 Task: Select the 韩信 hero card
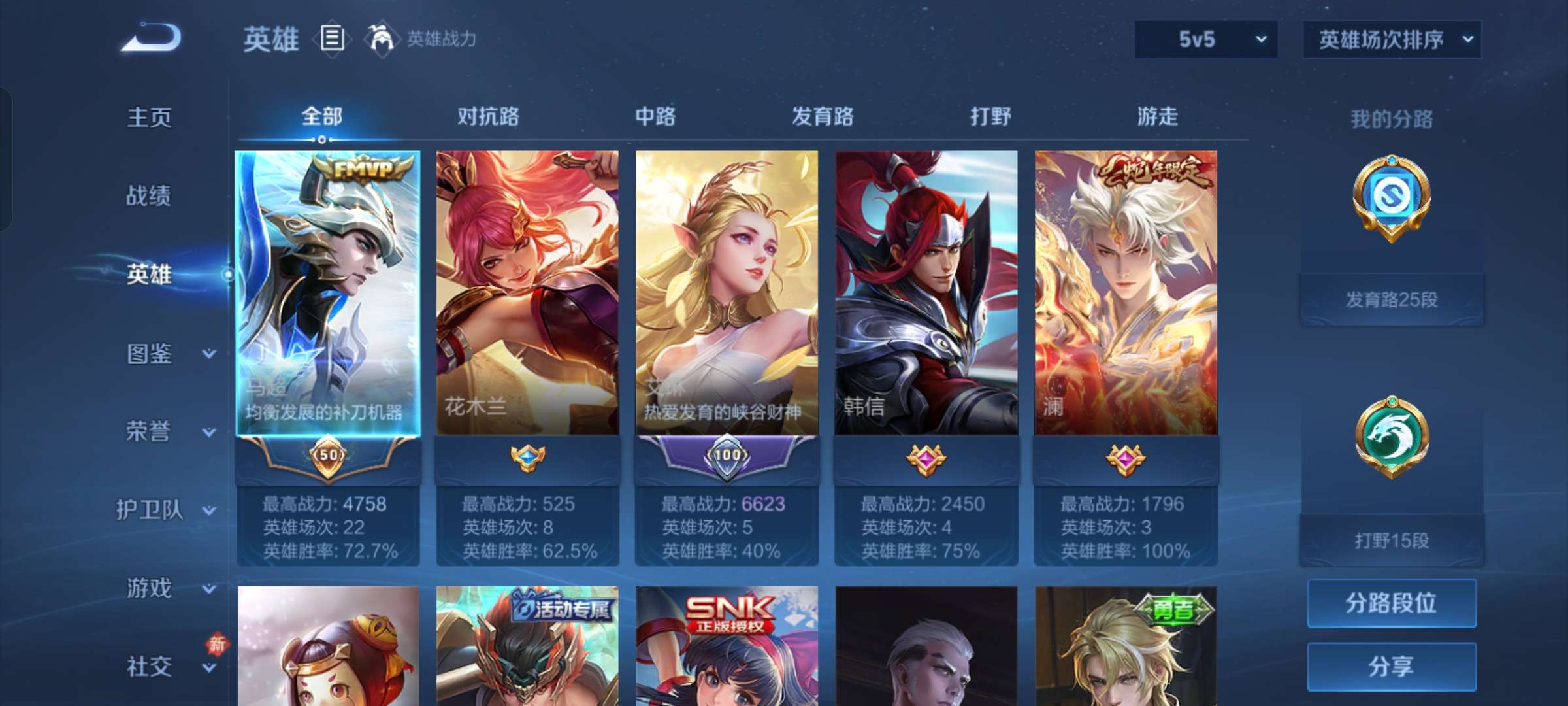pyautogui.click(x=926, y=294)
